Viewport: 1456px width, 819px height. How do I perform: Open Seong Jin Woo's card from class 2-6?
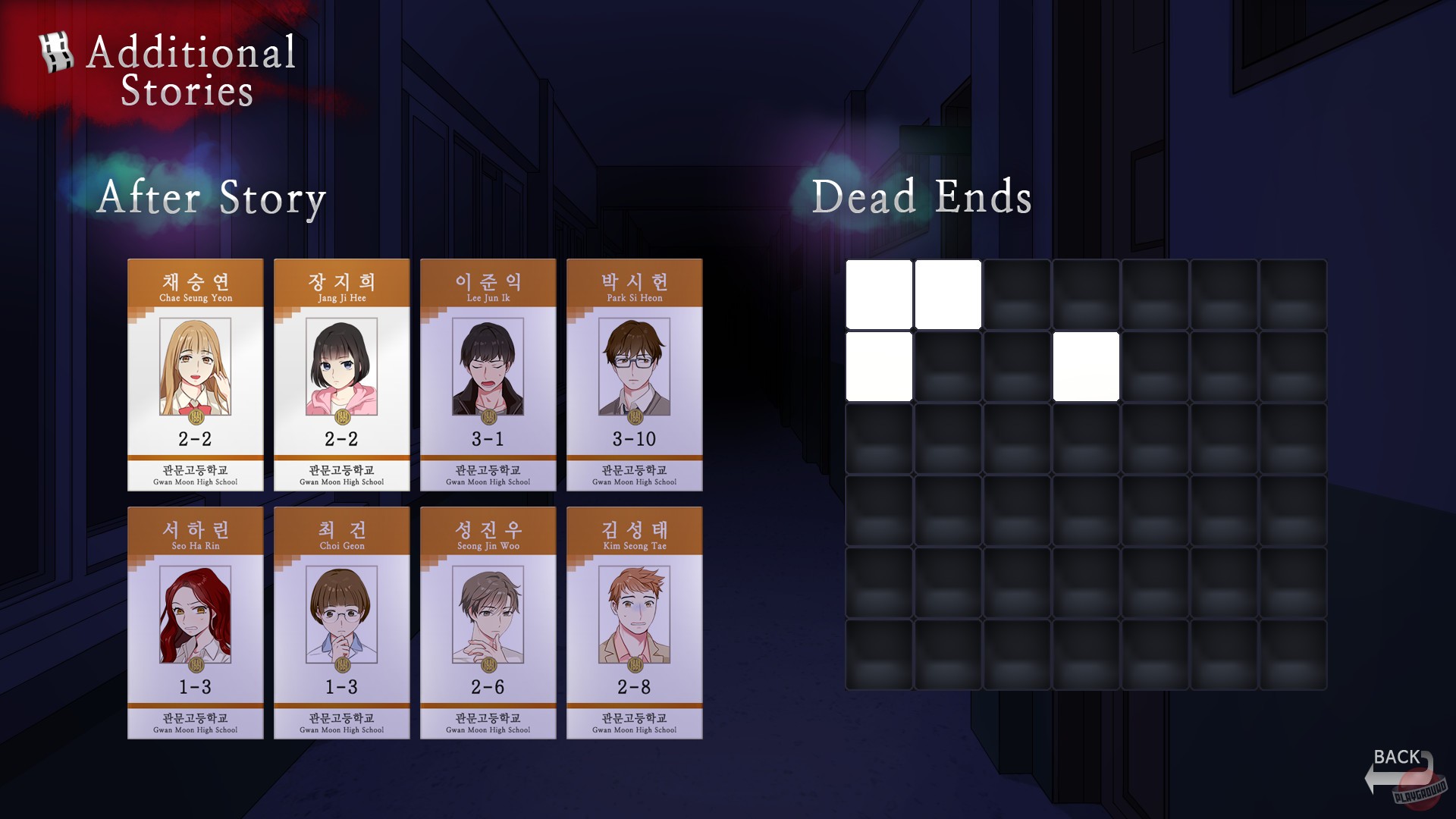(488, 621)
